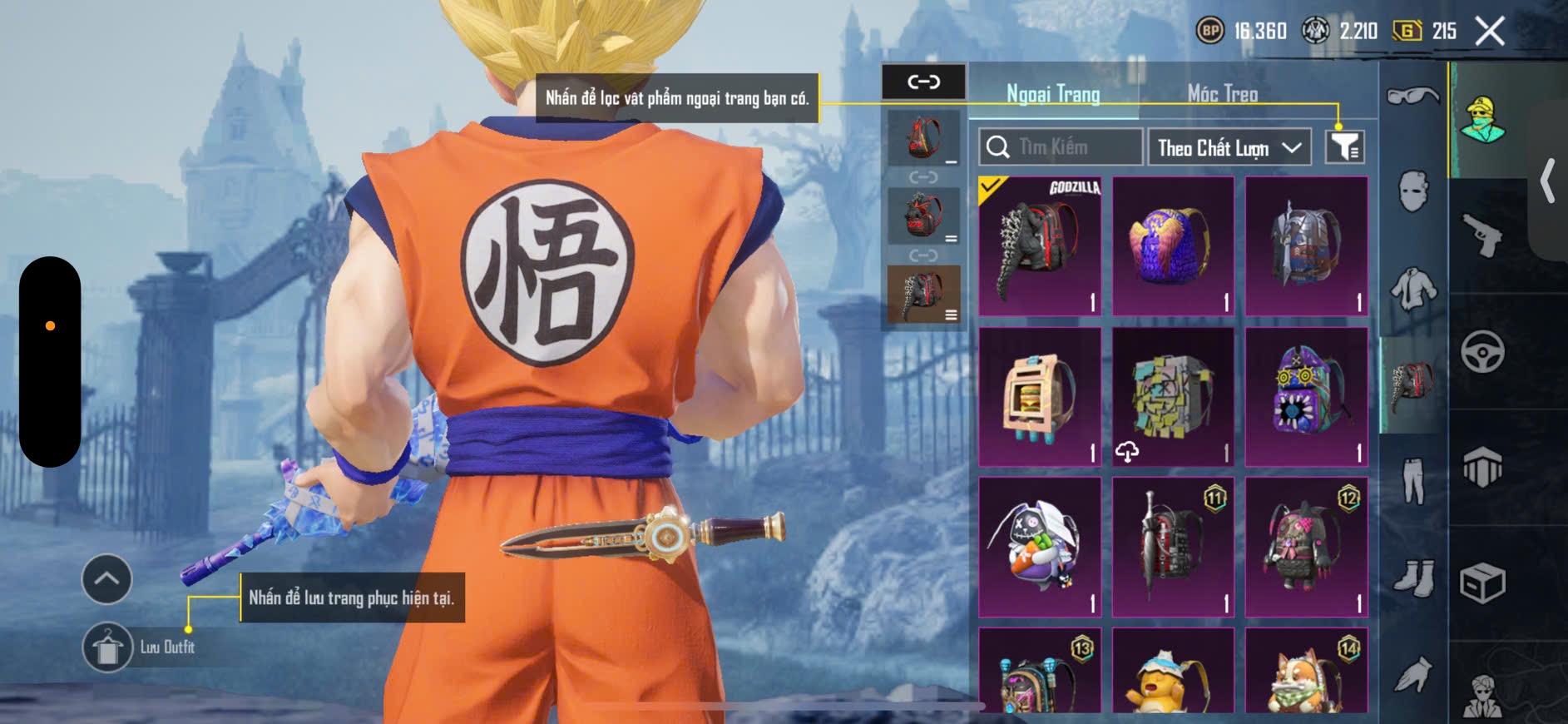Viewport: 1568px width, 724px height.
Task: Switch to the Móc Treo tab
Action: click(x=1222, y=94)
